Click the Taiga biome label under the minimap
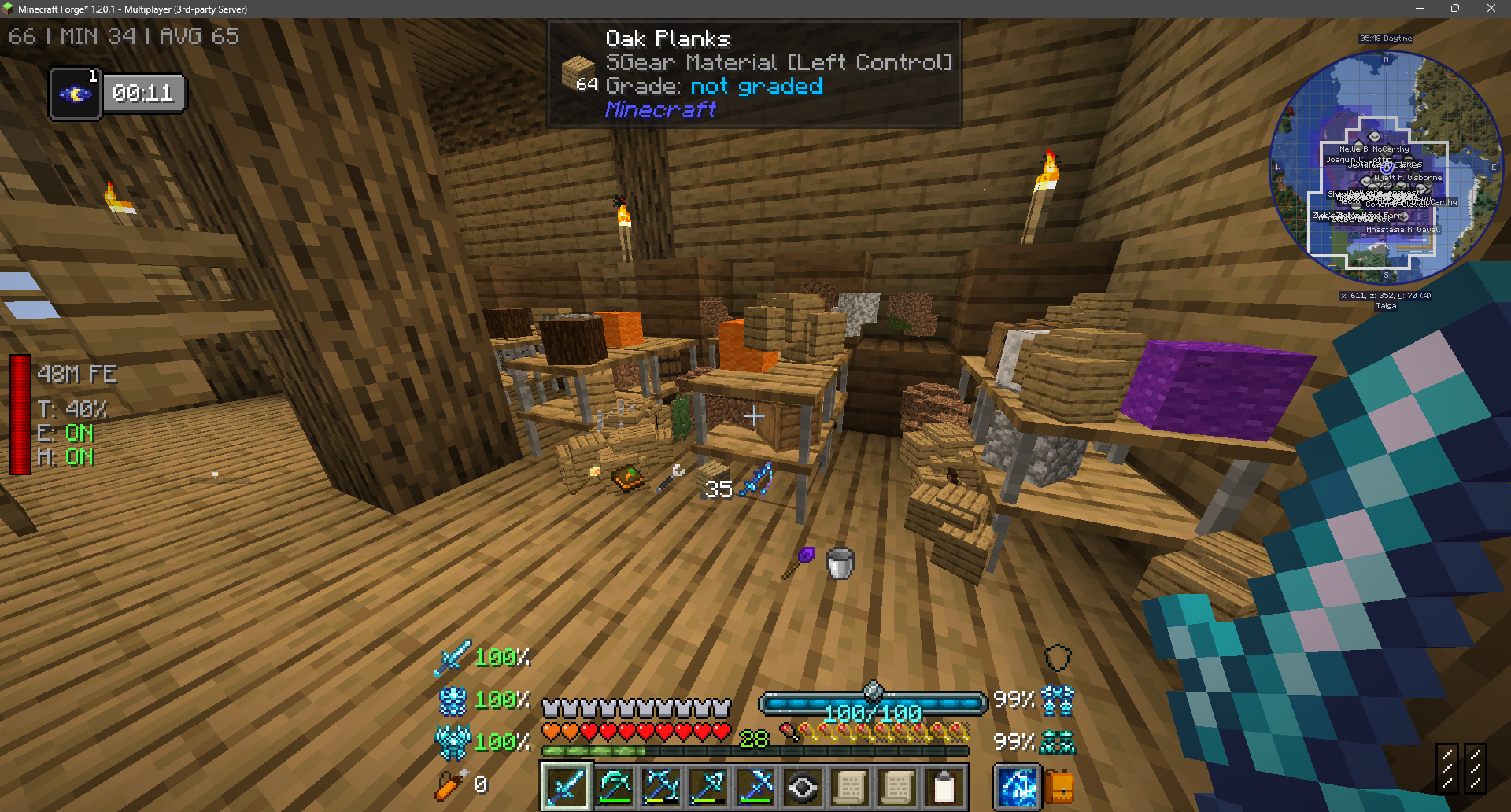This screenshot has height=812, width=1511. coord(1386,306)
